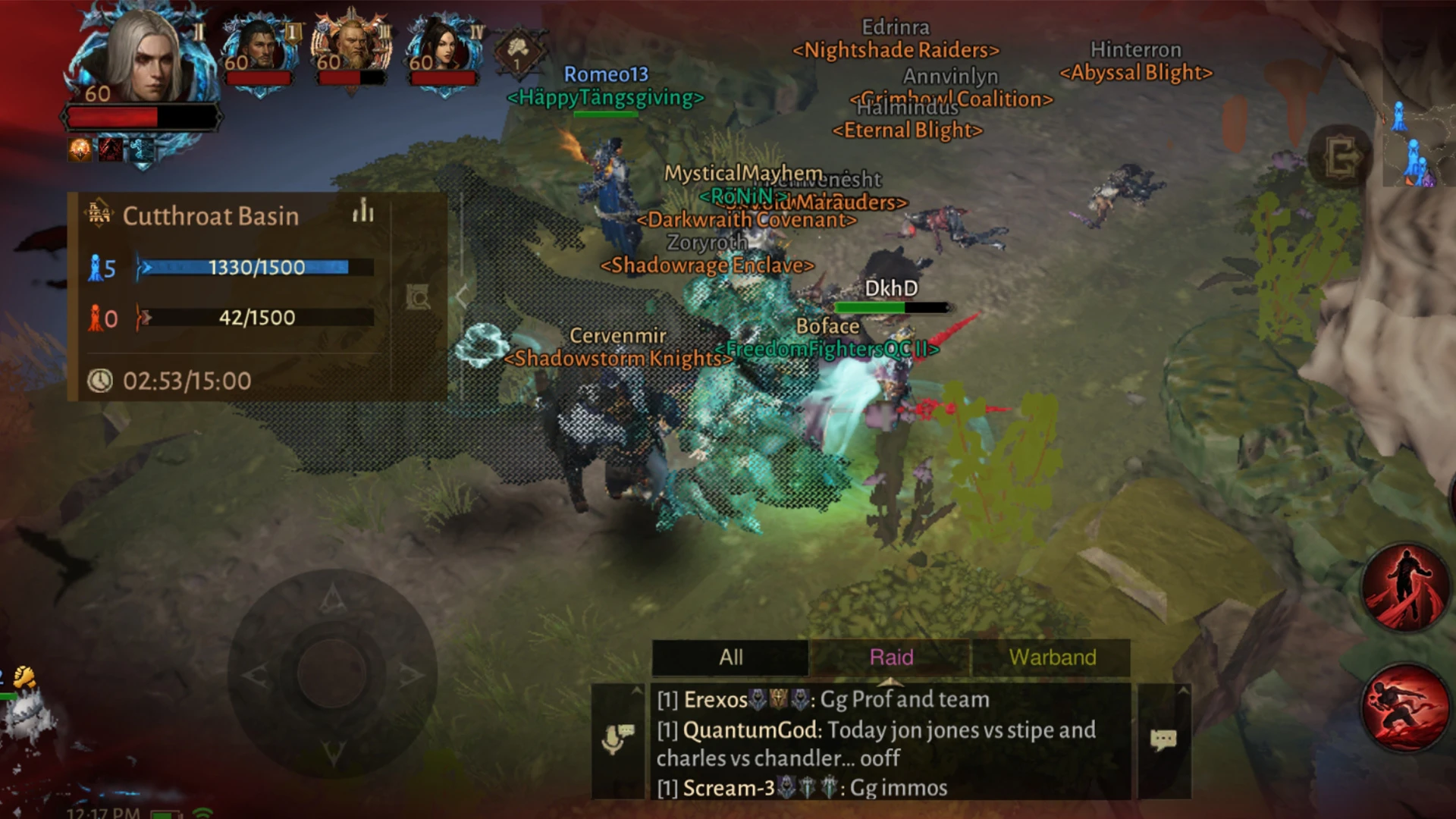
Task: Toggle battleground stats with the bar chart icon
Action: (x=362, y=214)
